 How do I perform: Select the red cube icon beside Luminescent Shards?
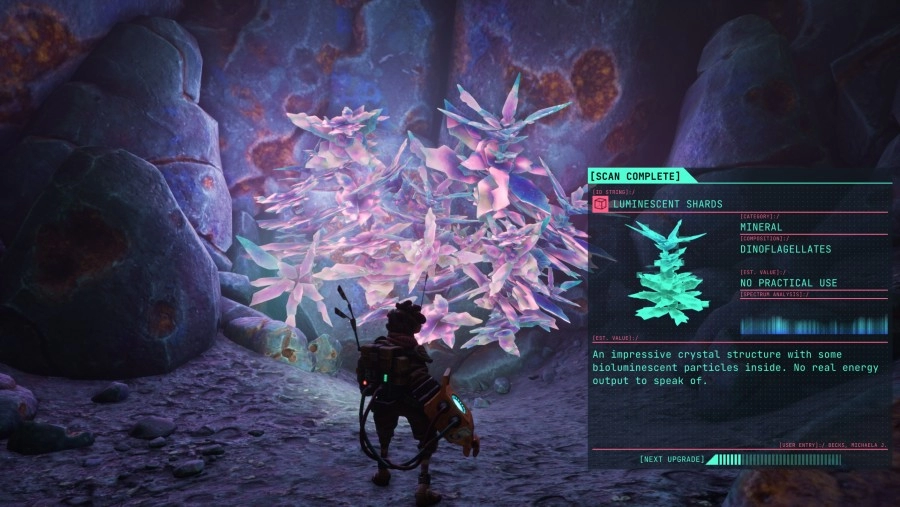coord(600,204)
